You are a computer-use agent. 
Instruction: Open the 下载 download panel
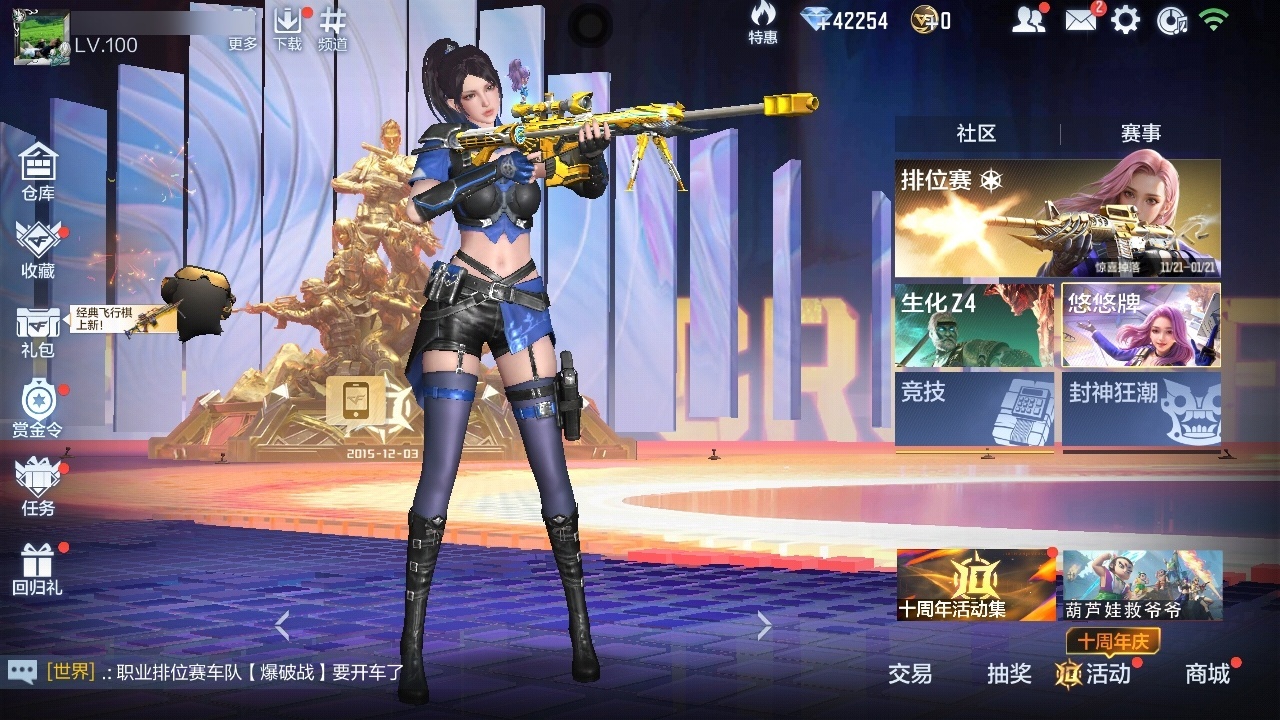pyautogui.click(x=287, y=28)
